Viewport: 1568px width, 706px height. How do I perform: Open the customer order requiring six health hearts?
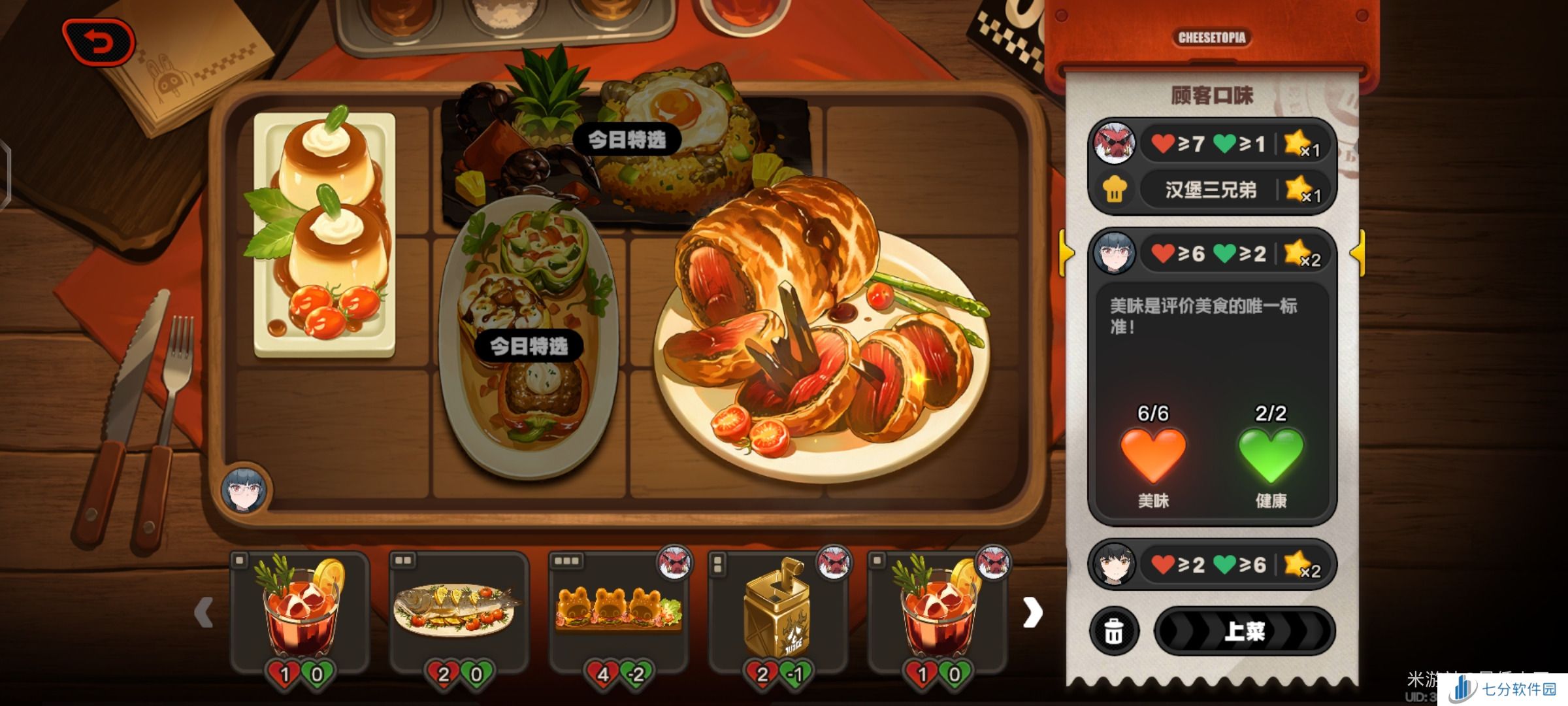1212,564
